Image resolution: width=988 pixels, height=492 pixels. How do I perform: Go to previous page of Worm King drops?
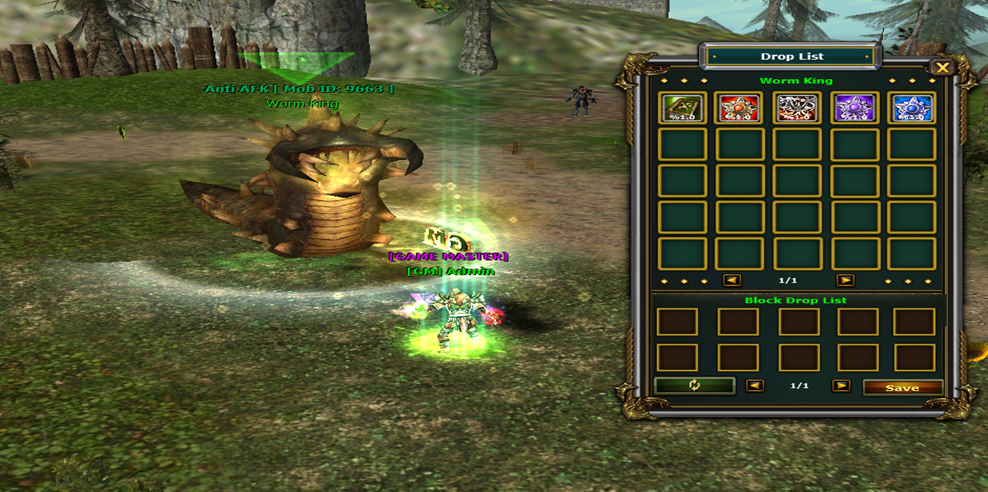[x=732, y=281]
